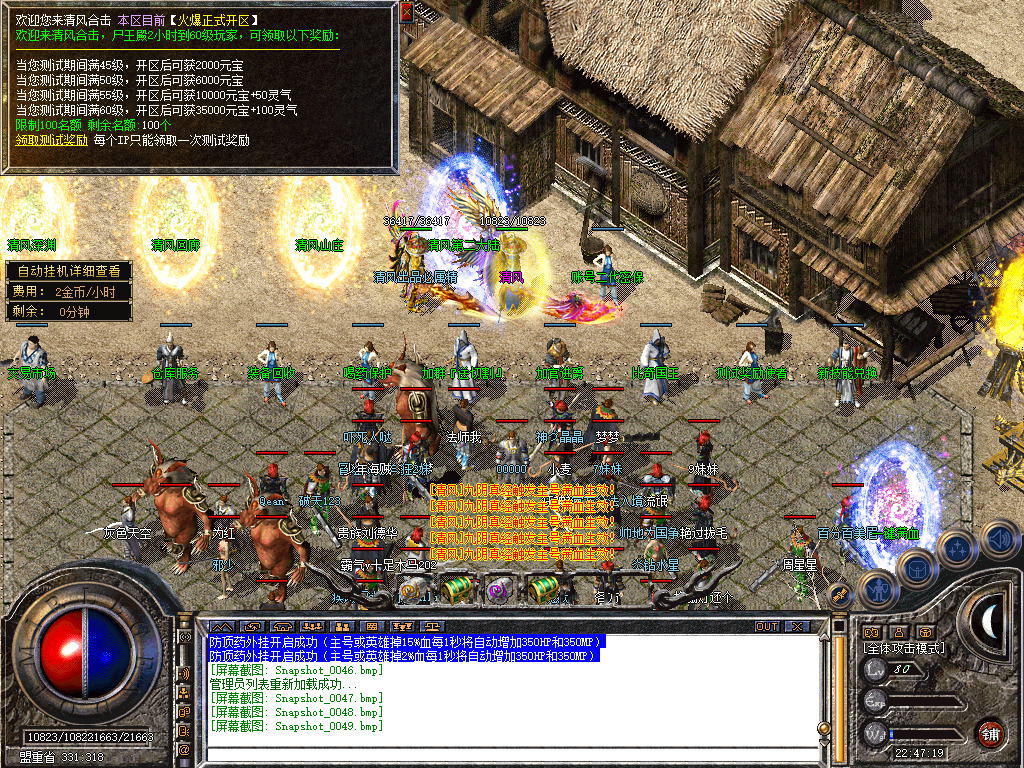
Task: Open the red 铺 shop button
Action: click(990, 733)
